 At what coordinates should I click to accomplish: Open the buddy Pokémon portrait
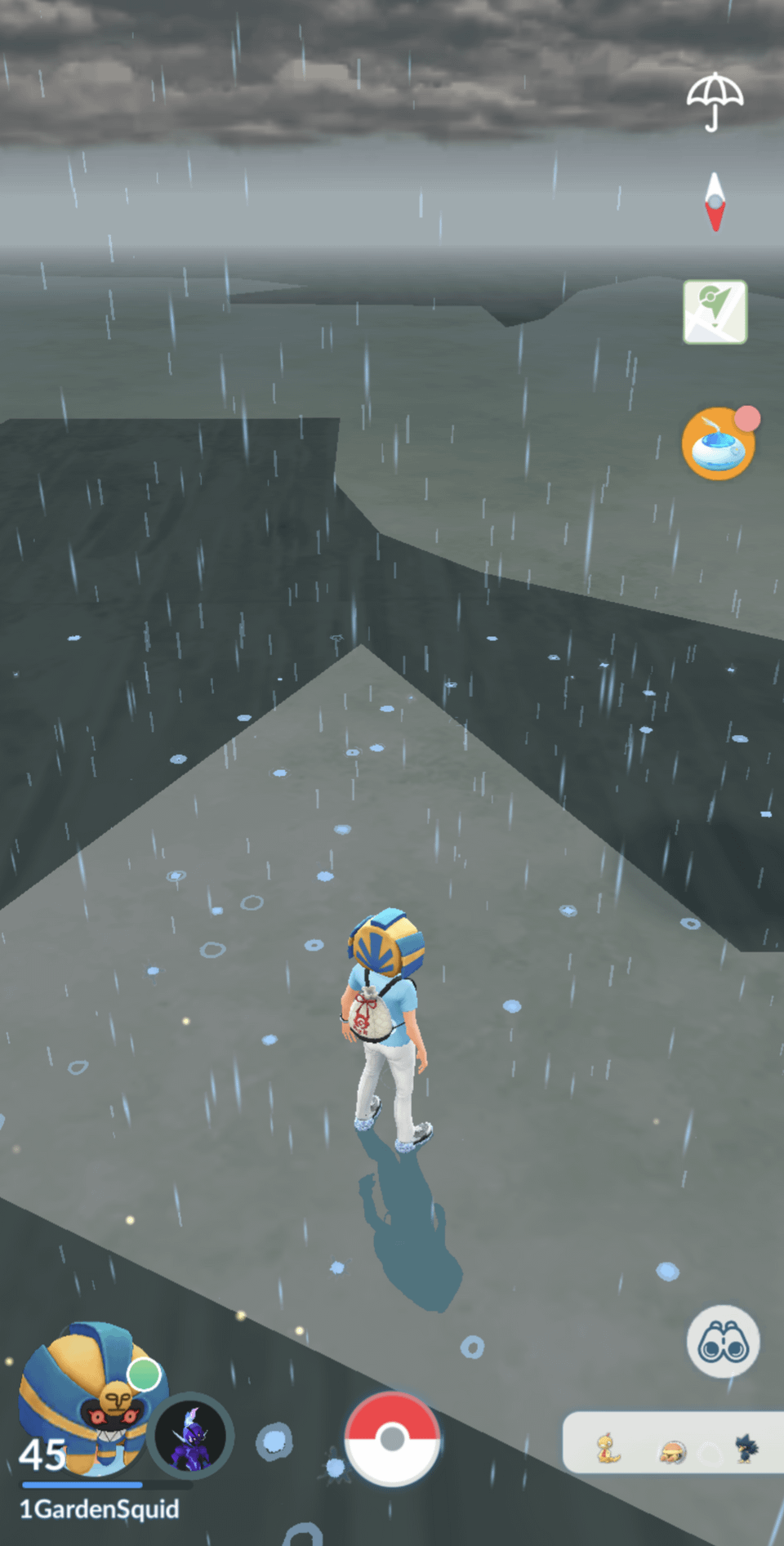[191, 1437]
